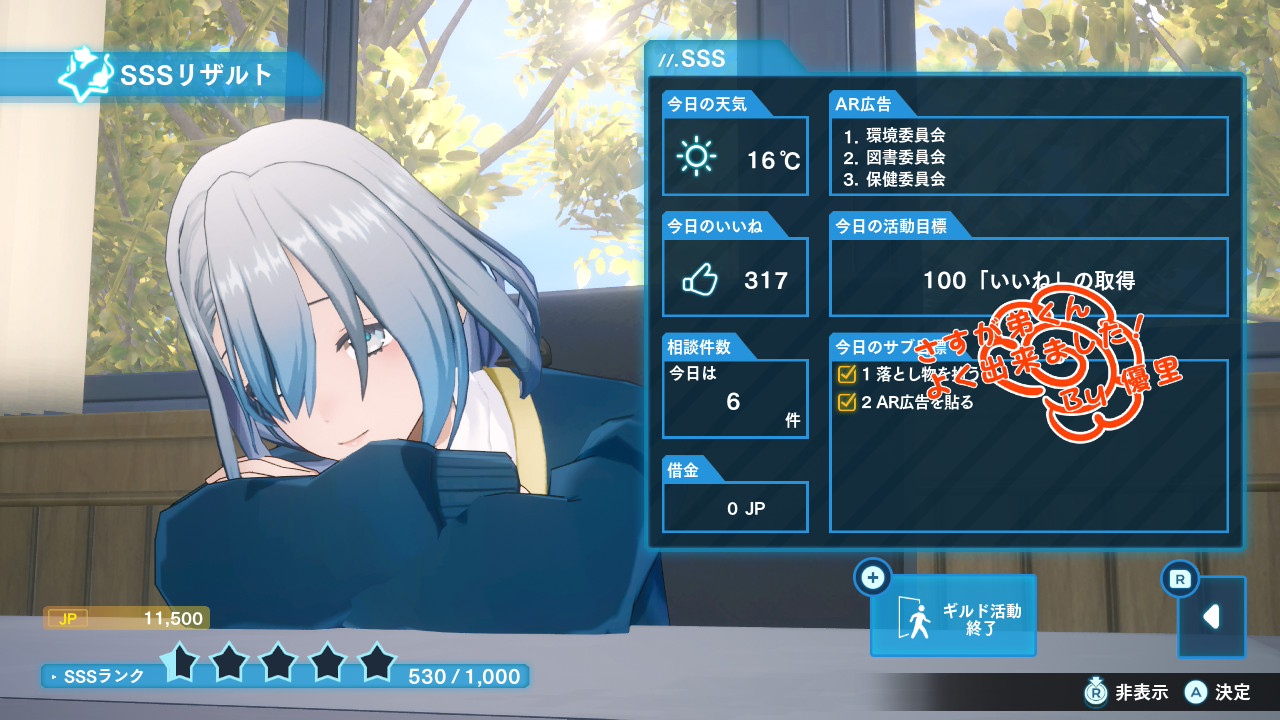Select the 環境委員会 AR ad entry
Viewport: 1280px width, 720px height.
894,135
